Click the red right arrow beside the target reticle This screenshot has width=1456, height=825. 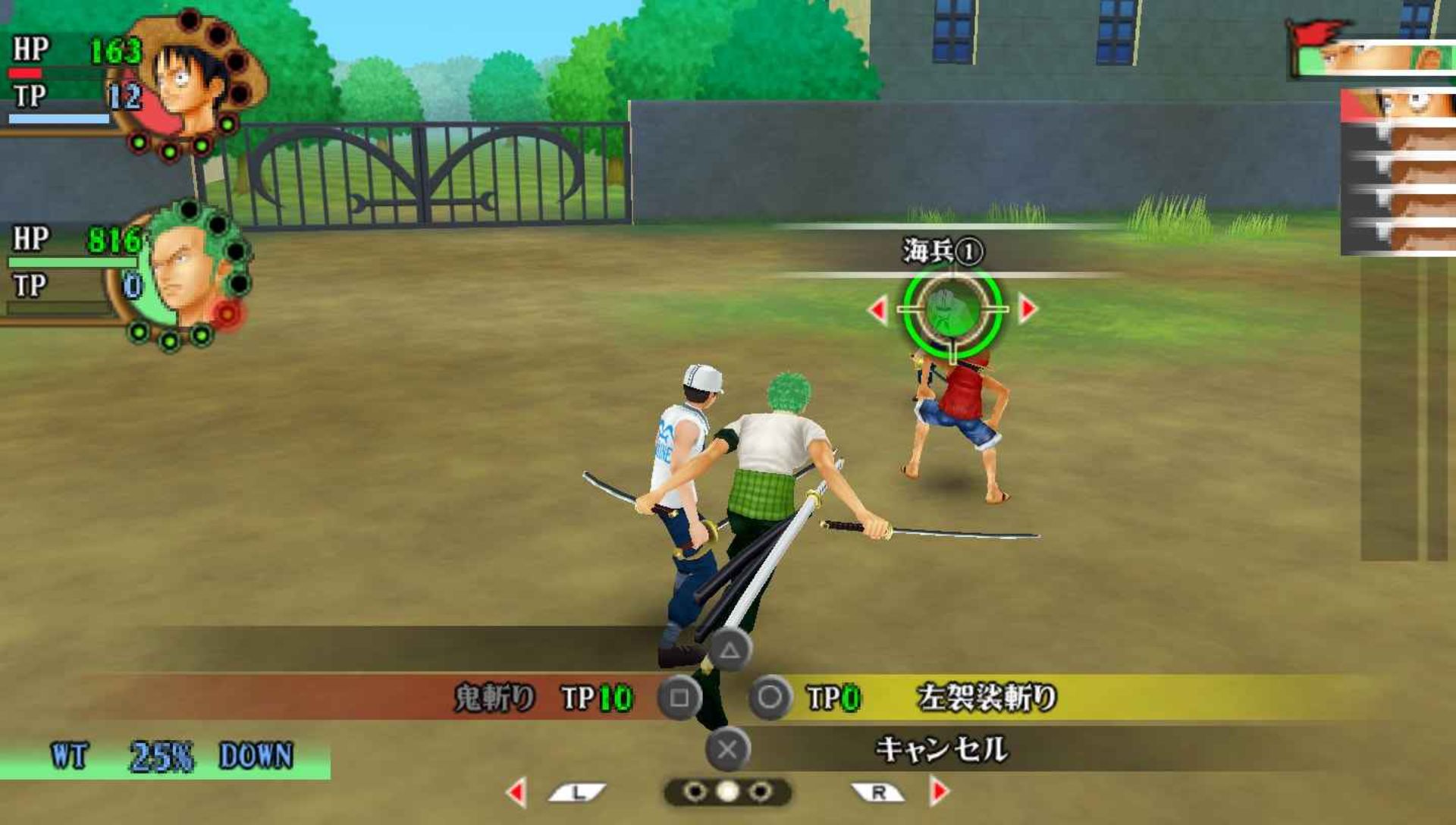[1028, 309]
